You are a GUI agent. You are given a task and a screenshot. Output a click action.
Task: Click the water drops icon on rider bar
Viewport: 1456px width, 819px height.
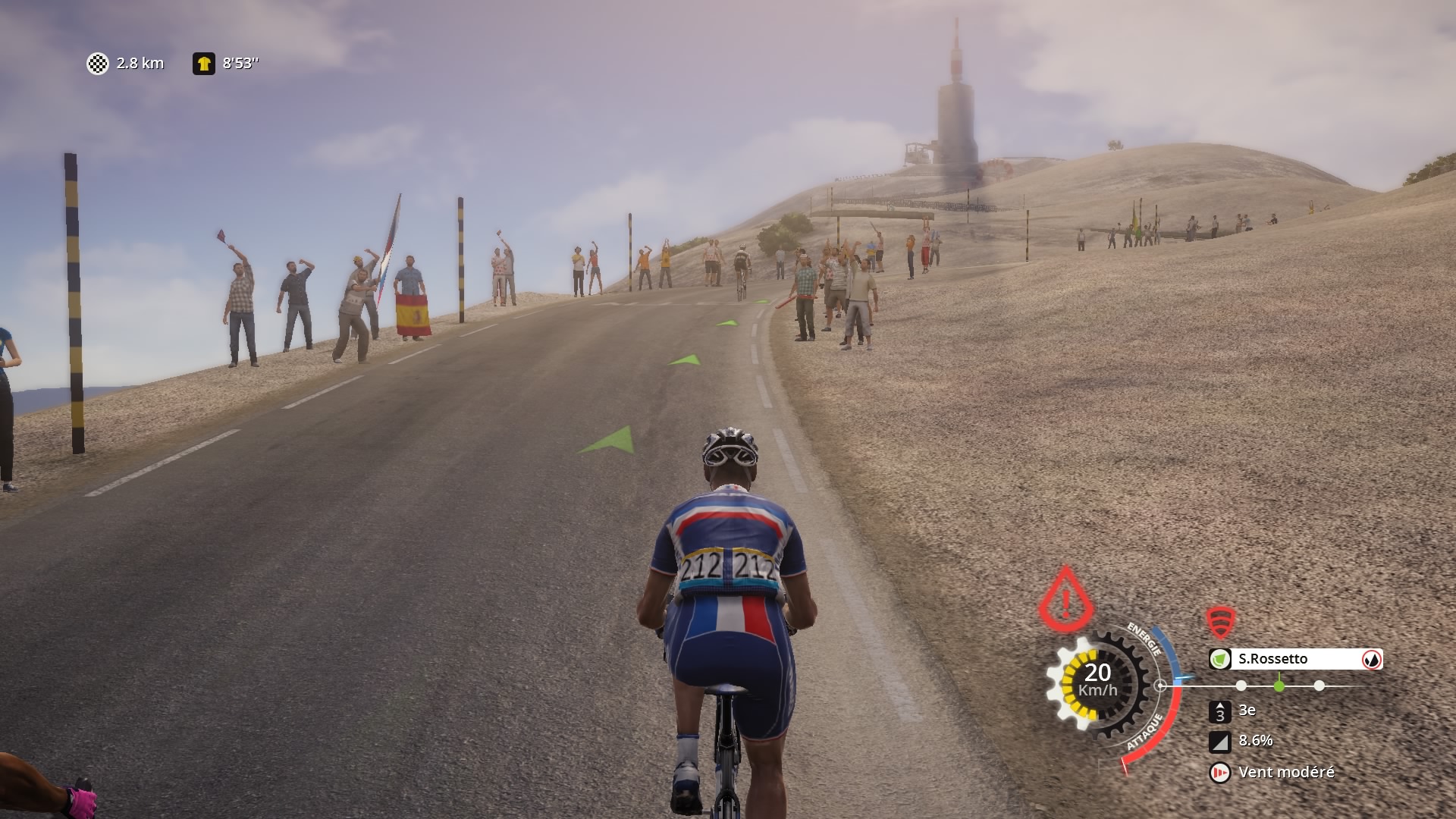coord(1371,659)
